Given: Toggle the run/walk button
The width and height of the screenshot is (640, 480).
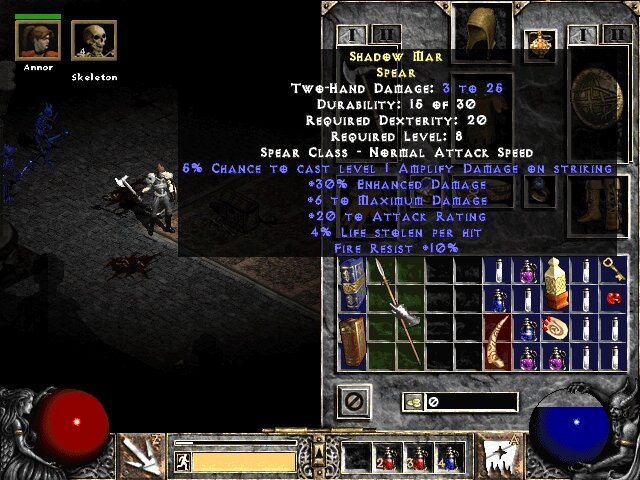Looking at the screenshot, I should click(182, 461).
